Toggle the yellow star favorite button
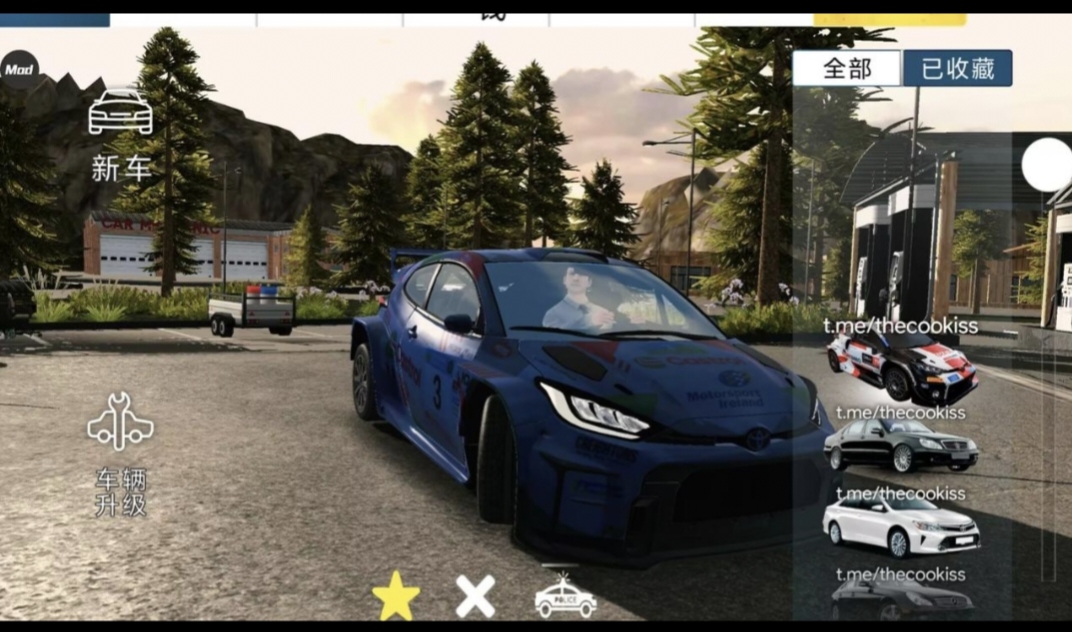1072x632 pixels. pos(396,596)
